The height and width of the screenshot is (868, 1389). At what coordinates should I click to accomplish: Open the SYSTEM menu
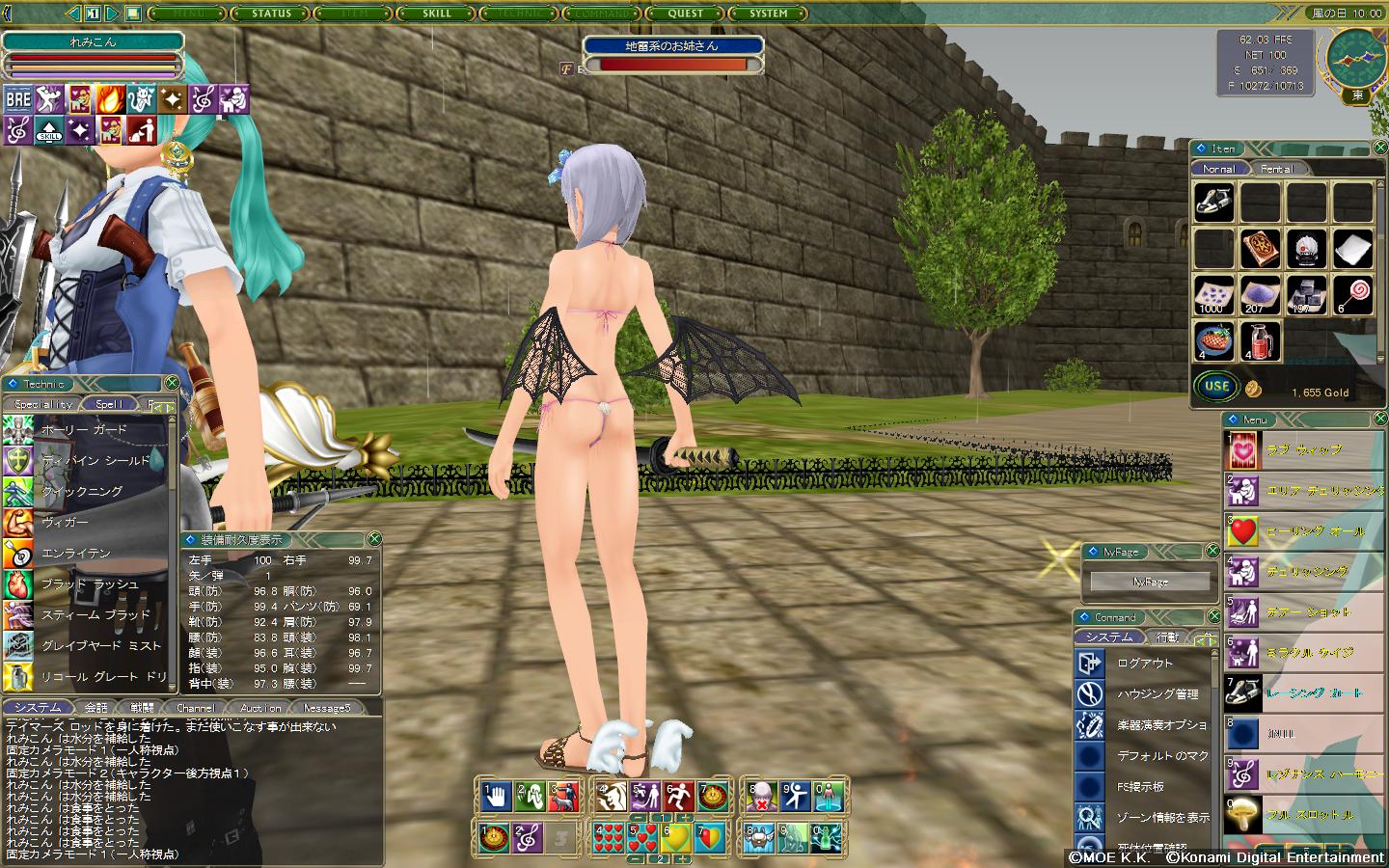(x=769, y=14)
